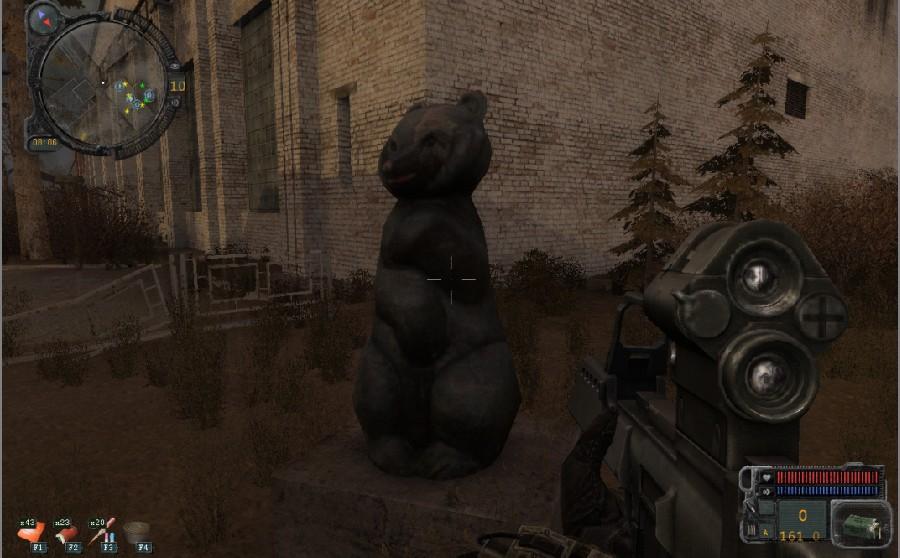Select the F3 quick slot item

(x=105, y=533)
